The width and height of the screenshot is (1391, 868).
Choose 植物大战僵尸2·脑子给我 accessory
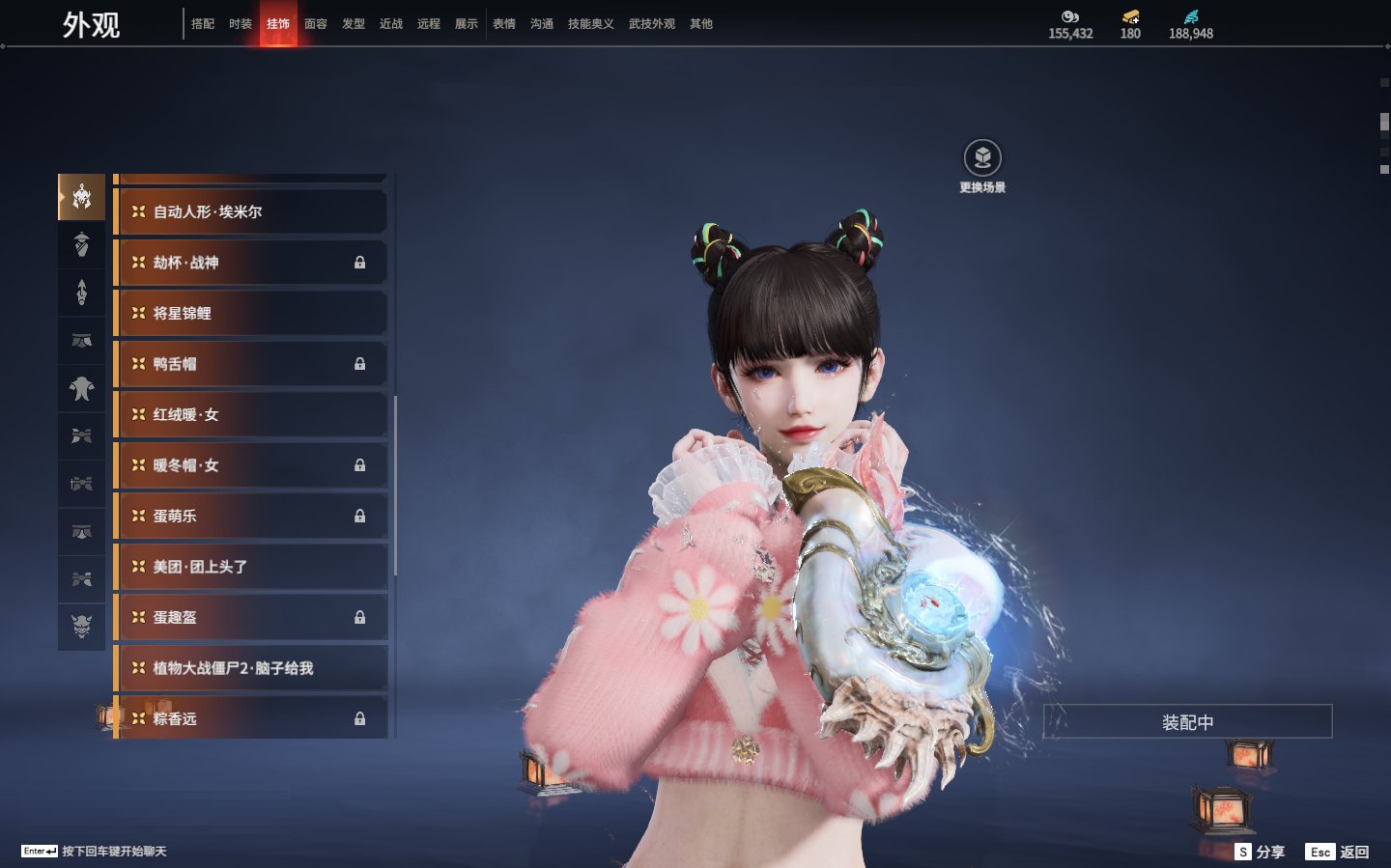pyautogui.click(x=250, y=668)
